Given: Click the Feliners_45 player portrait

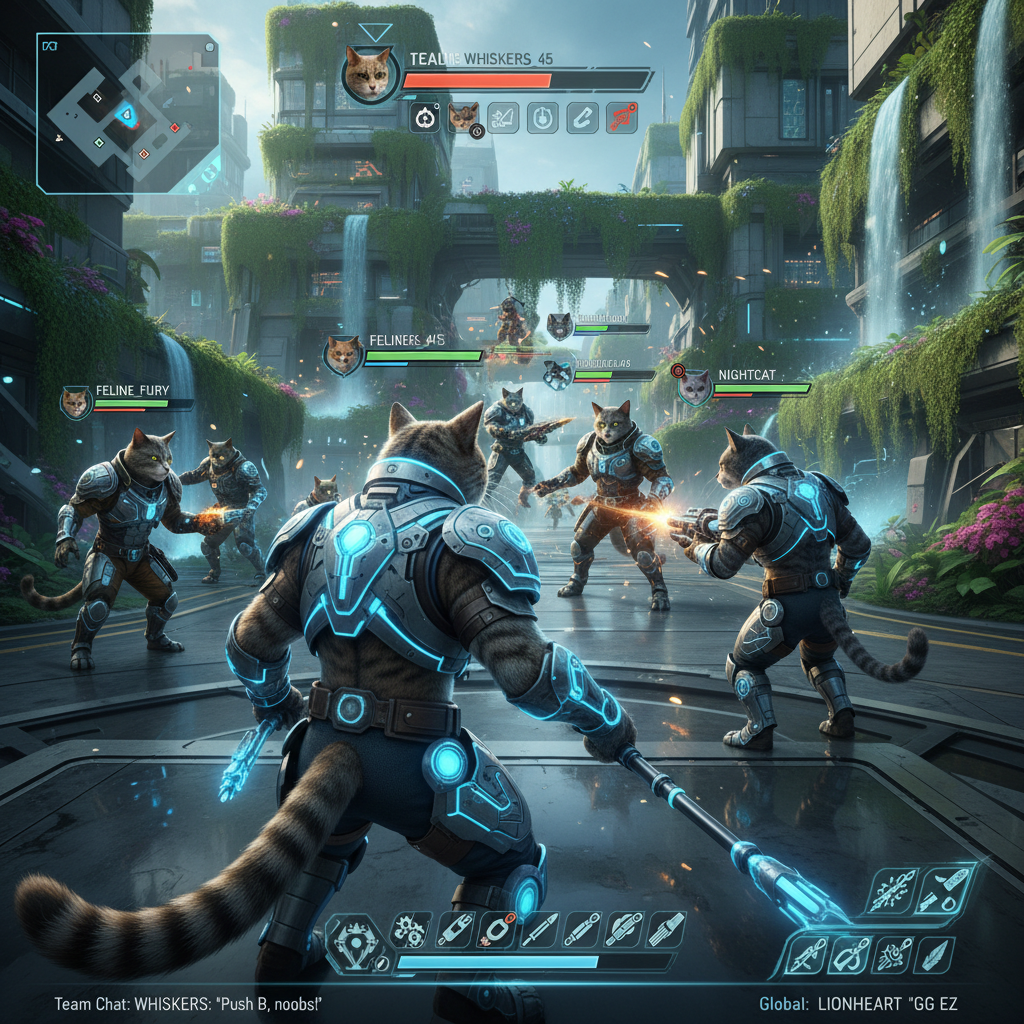Looking at the screenshot, I should point(343,355).
